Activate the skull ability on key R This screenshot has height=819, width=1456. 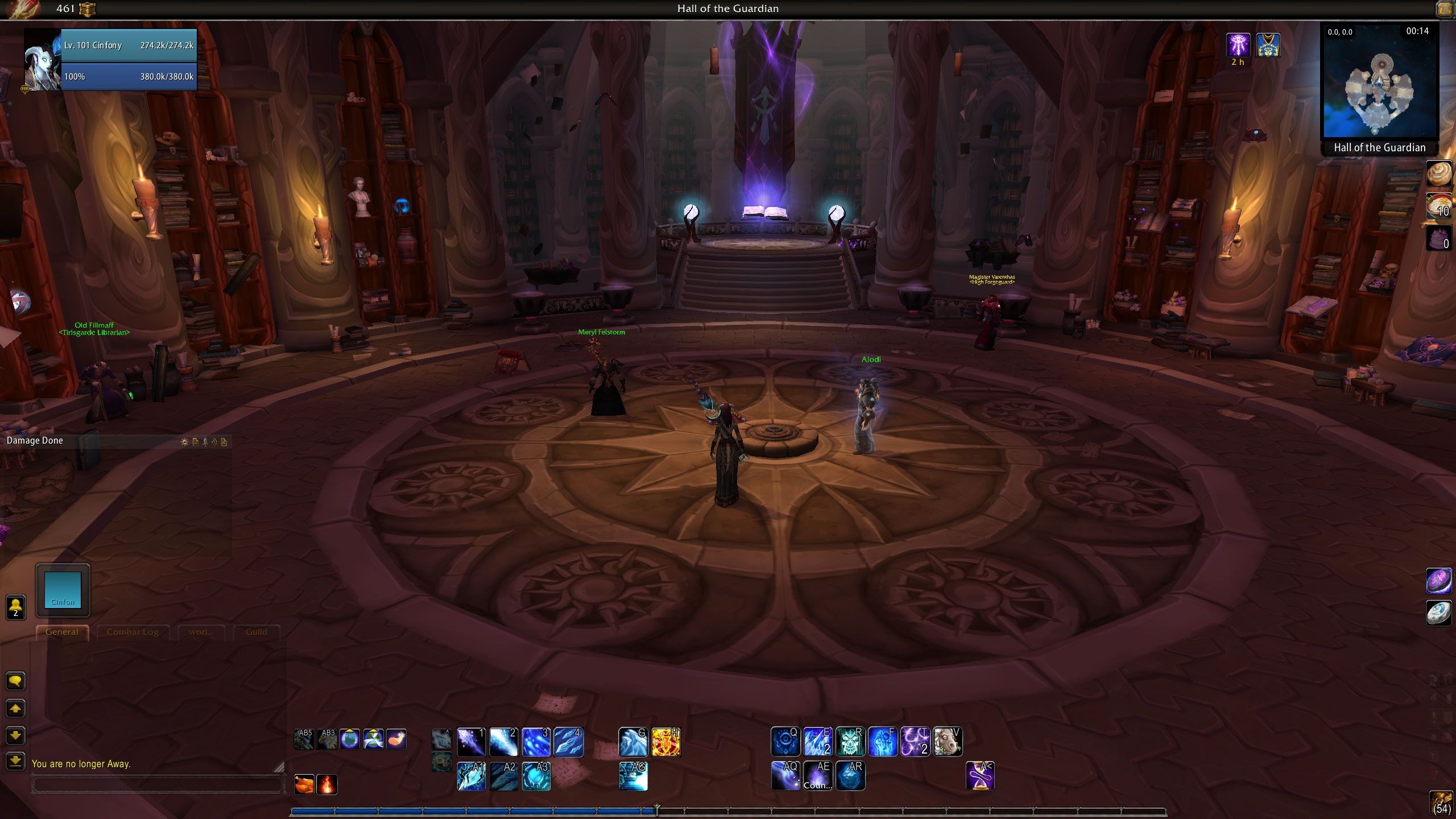[850, 742]
